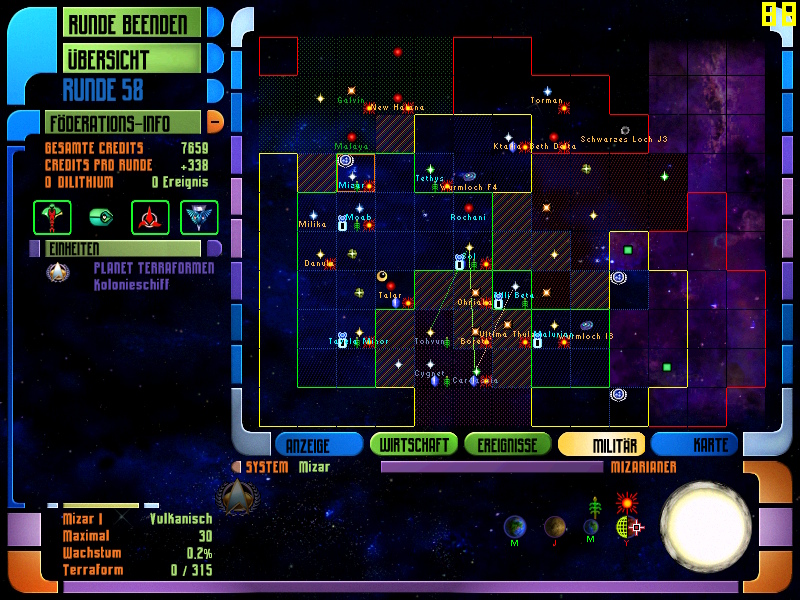
Task: Select the brown class J planet
Action: (x=555, y=526)
